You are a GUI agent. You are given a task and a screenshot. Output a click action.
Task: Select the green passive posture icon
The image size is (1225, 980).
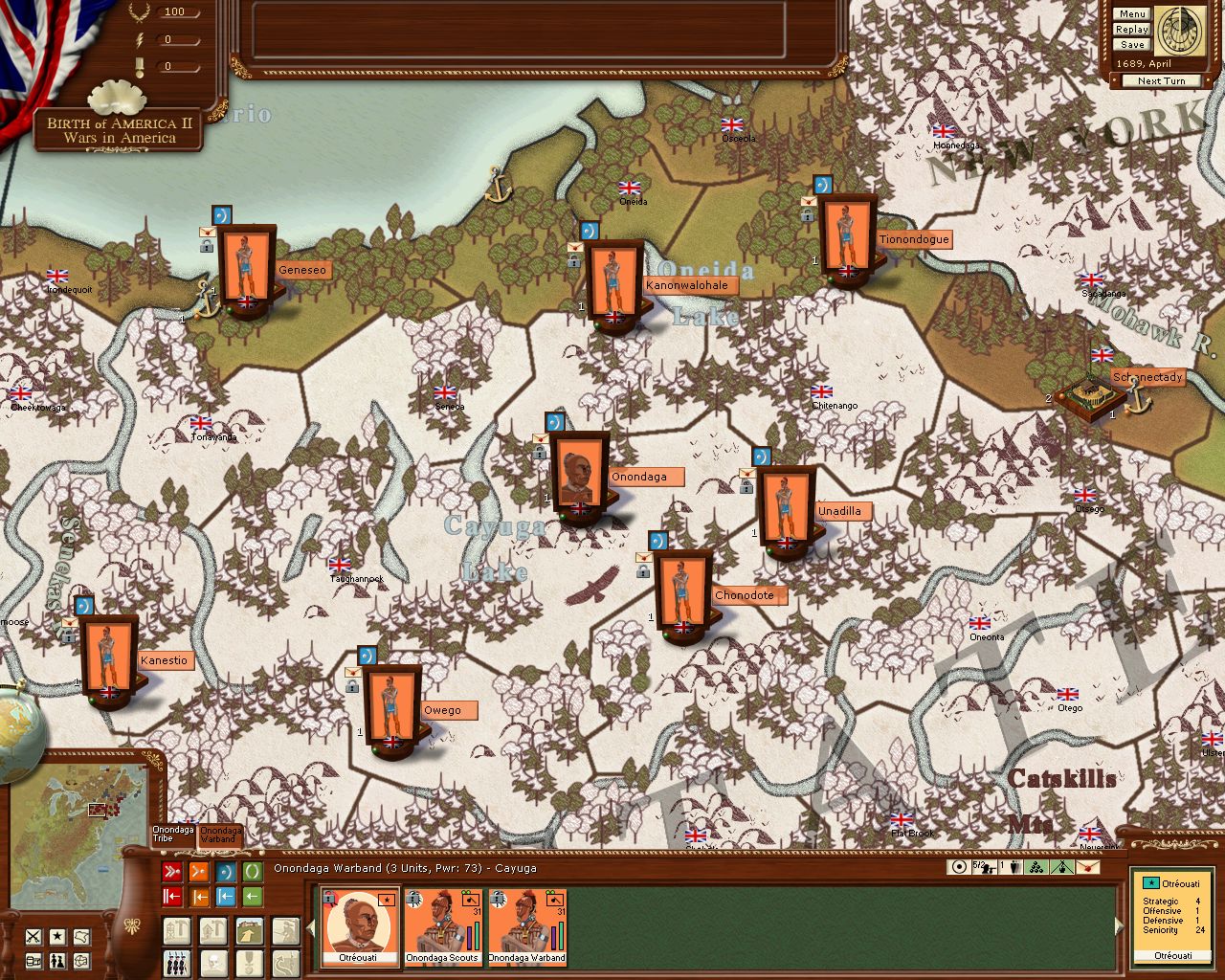coord(253,872)
